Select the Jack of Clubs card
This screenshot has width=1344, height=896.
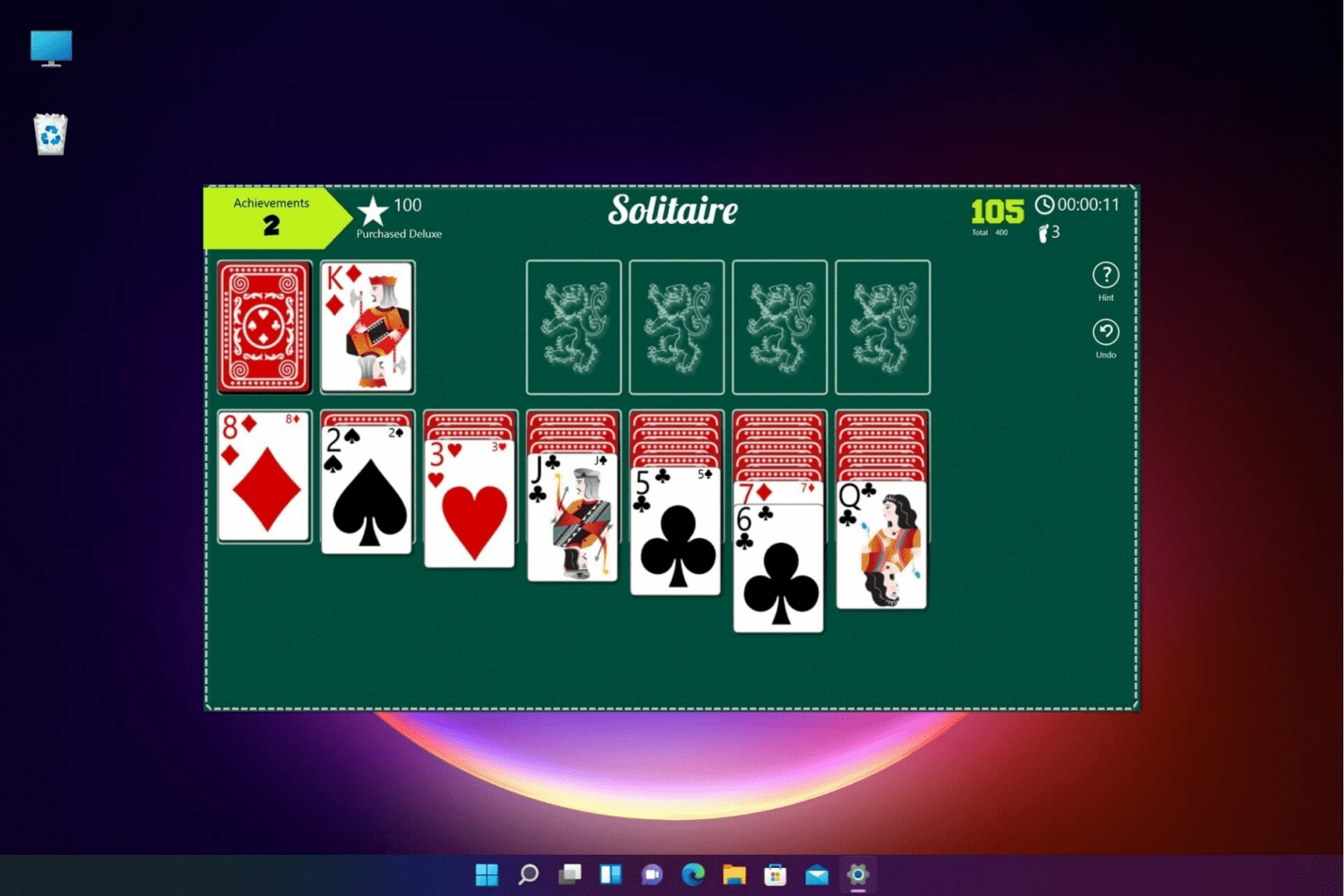(573, 516)
